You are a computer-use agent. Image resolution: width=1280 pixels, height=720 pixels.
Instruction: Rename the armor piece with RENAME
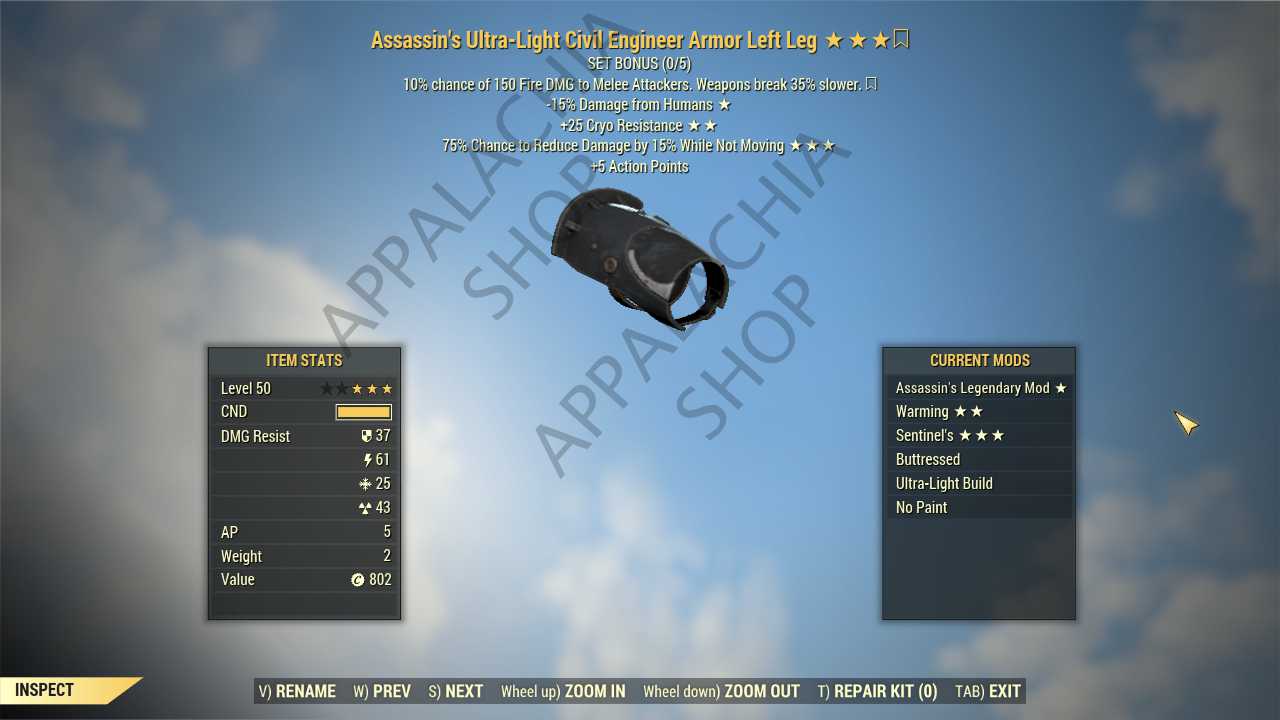(x=297, y=691)
